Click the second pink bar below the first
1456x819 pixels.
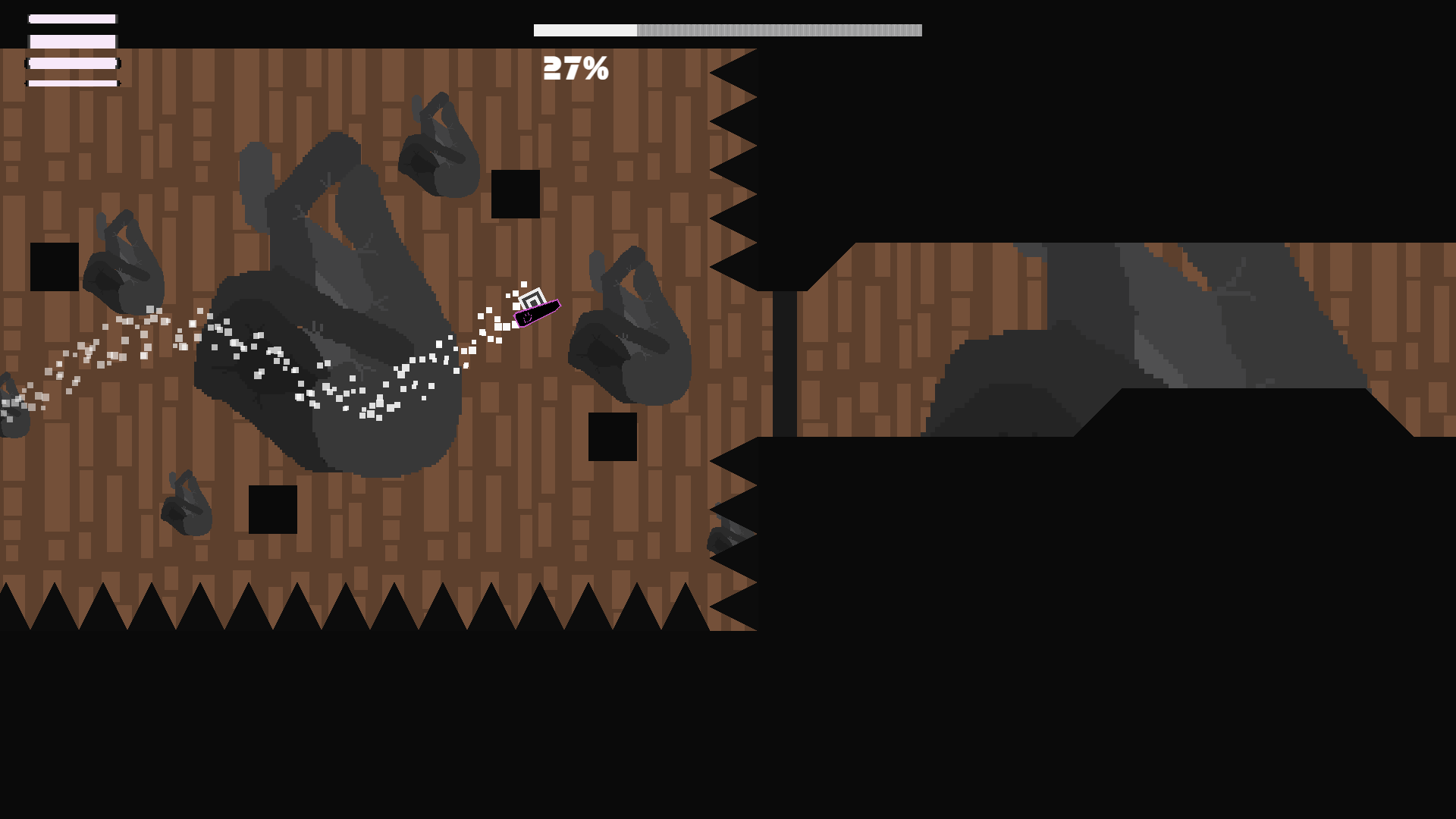(x=72, y=40)
